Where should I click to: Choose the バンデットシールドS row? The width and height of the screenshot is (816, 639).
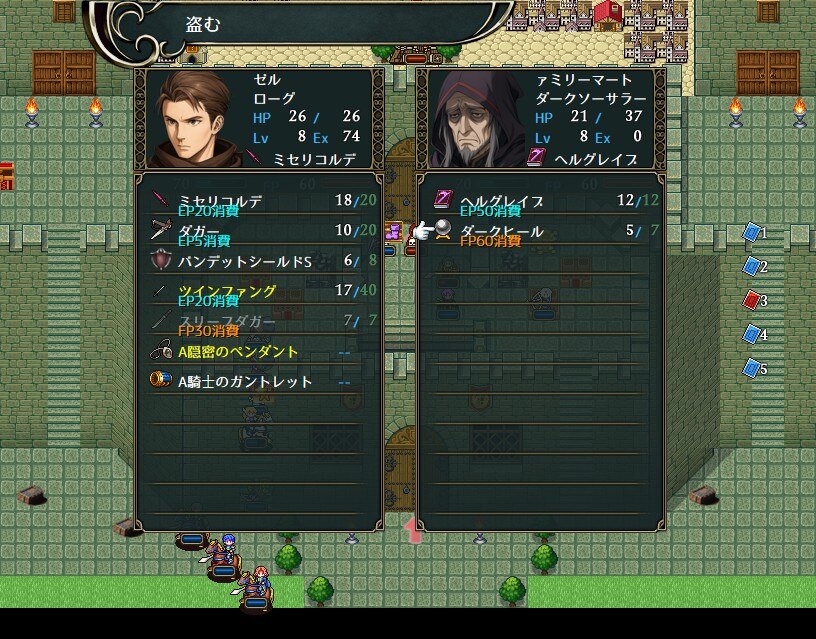pos(258,261)
